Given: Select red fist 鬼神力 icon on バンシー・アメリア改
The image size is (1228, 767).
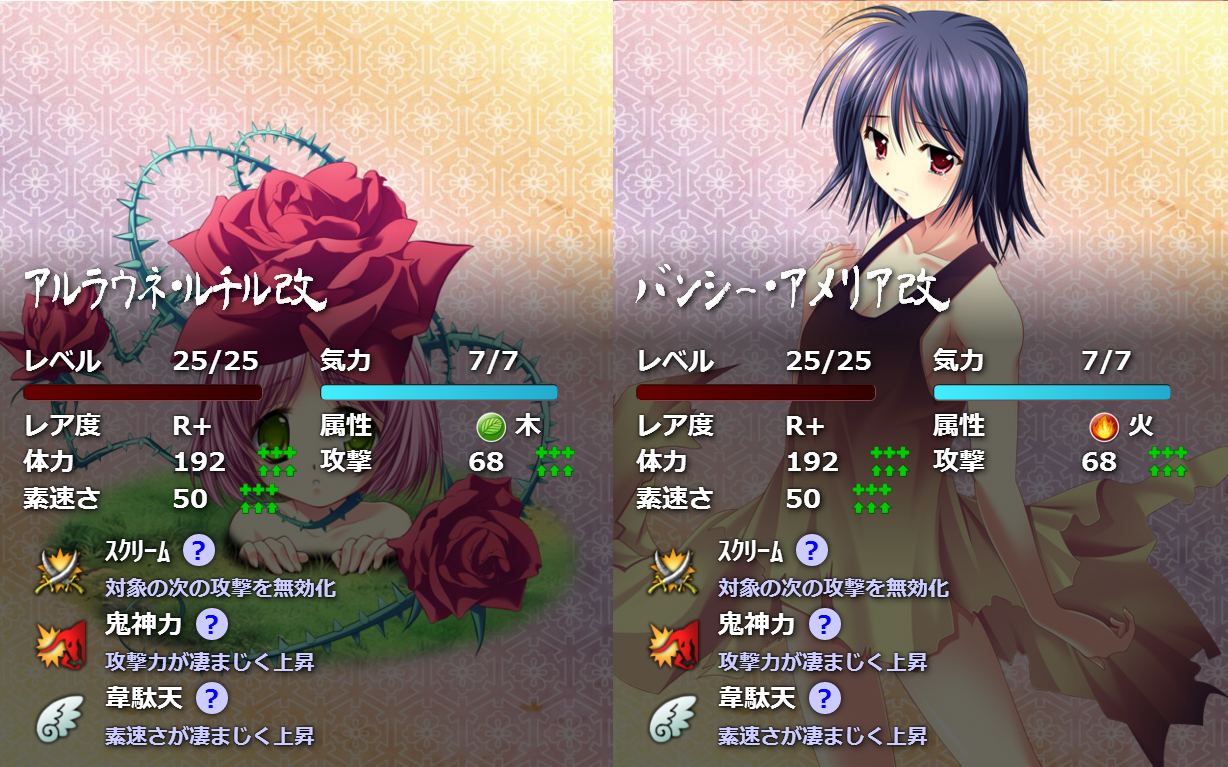Looking at the screenshot, I should (671, 646).
